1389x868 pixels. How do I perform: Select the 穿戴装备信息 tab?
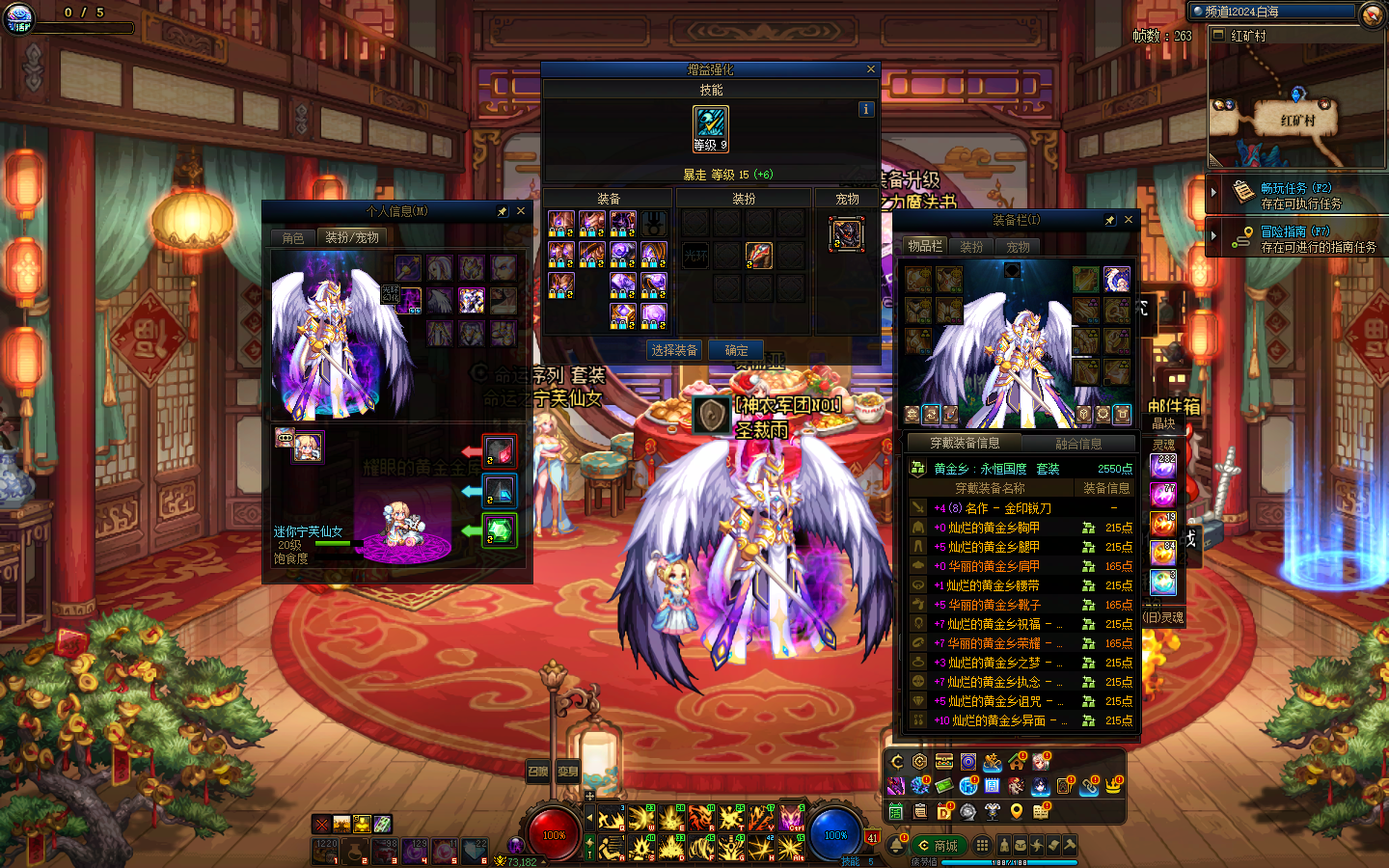[x=965, y=444]
